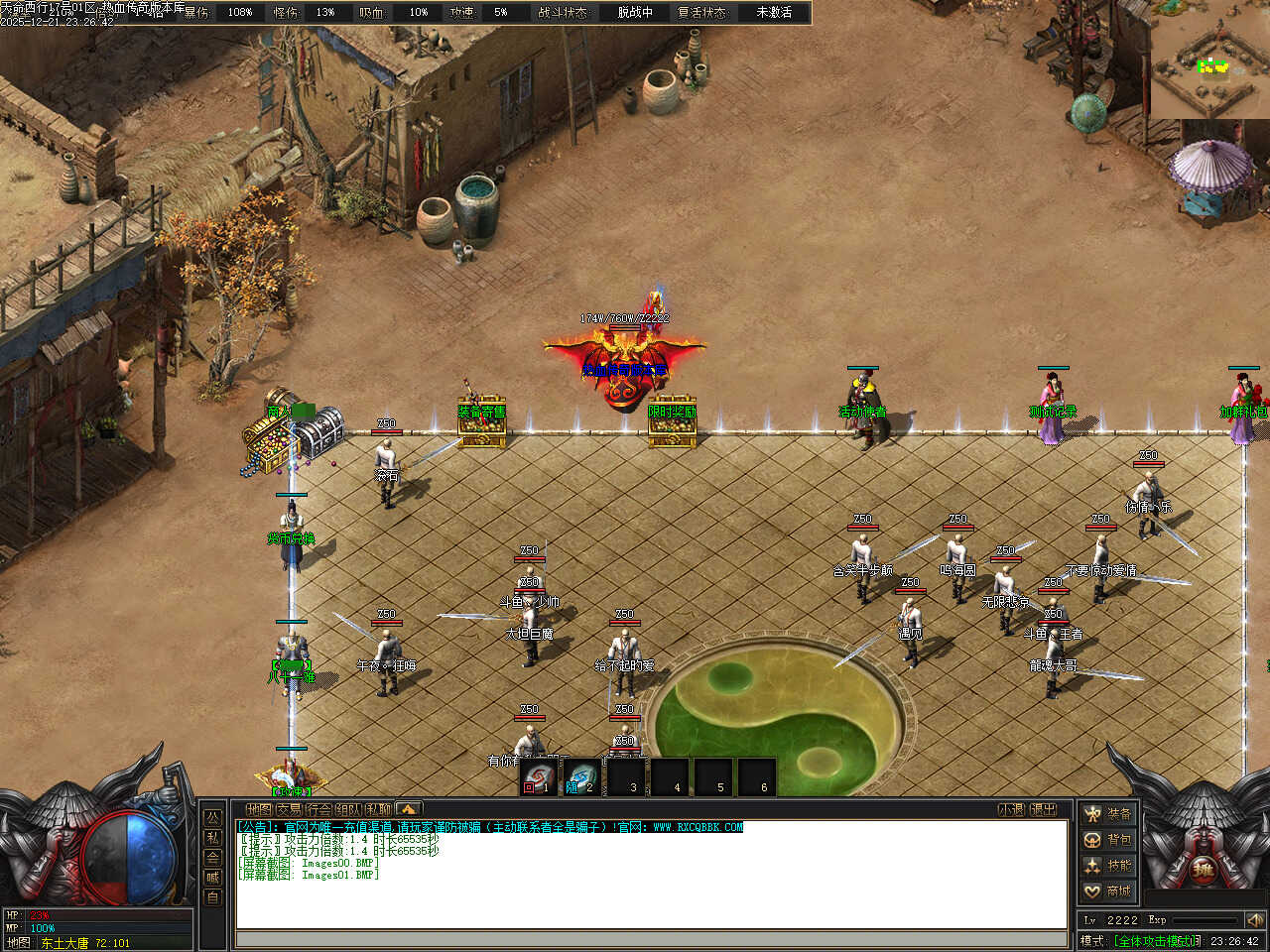The height and width of the screenshot is (952, 1270).
Task: Click the minimap in the corner
Action: (x=1210, y=59)
